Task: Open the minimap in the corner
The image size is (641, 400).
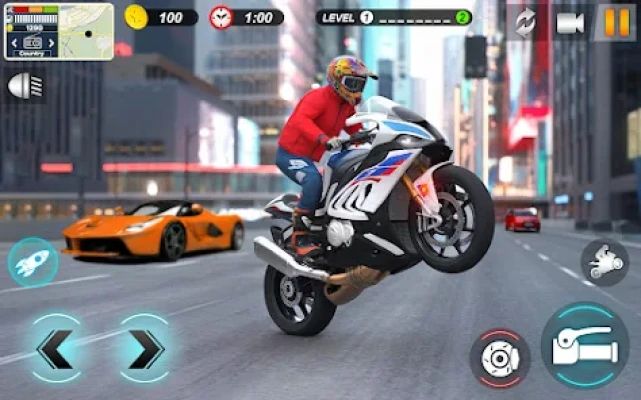Action: click(58, 31)
